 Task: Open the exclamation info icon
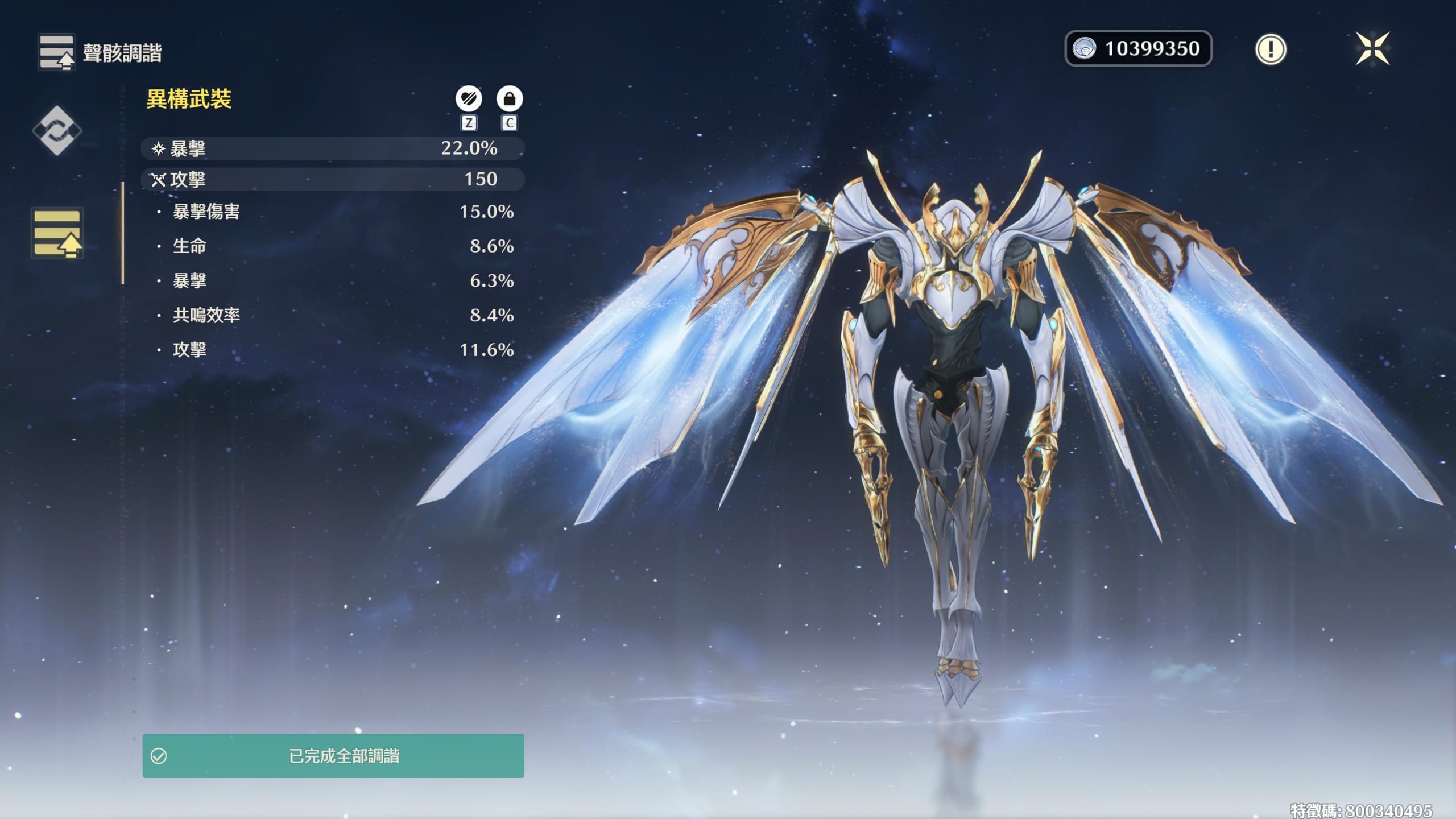click(x=1272, y=50)
